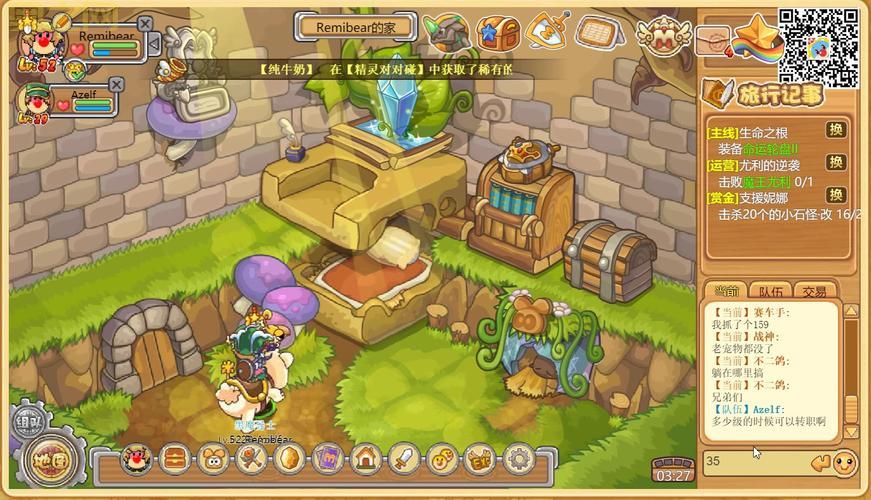Open the sword icon in bottom bar
871x500 pixels.
pos(403,459)
